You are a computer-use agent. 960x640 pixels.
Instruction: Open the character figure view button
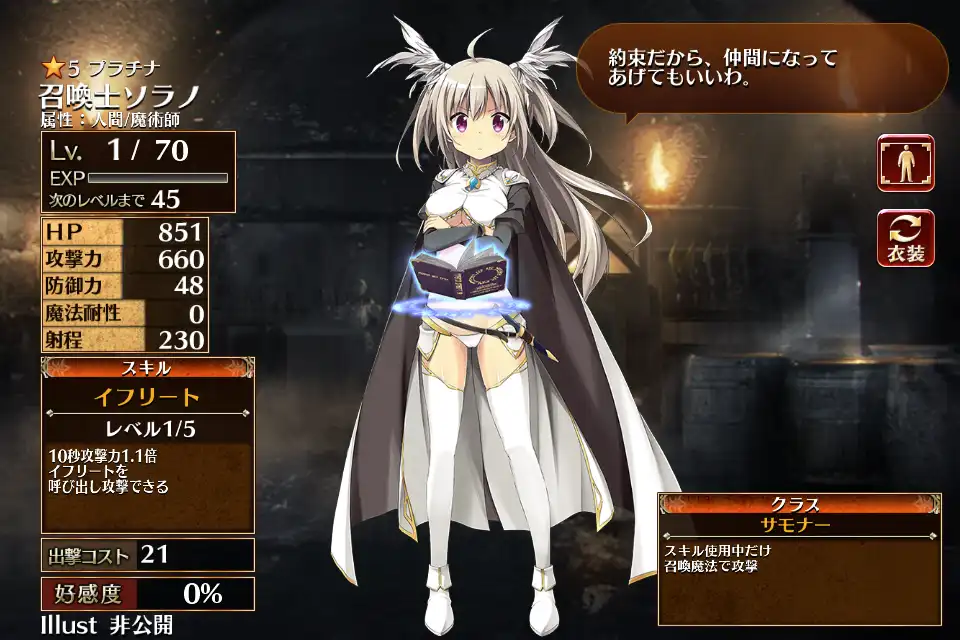906,163
